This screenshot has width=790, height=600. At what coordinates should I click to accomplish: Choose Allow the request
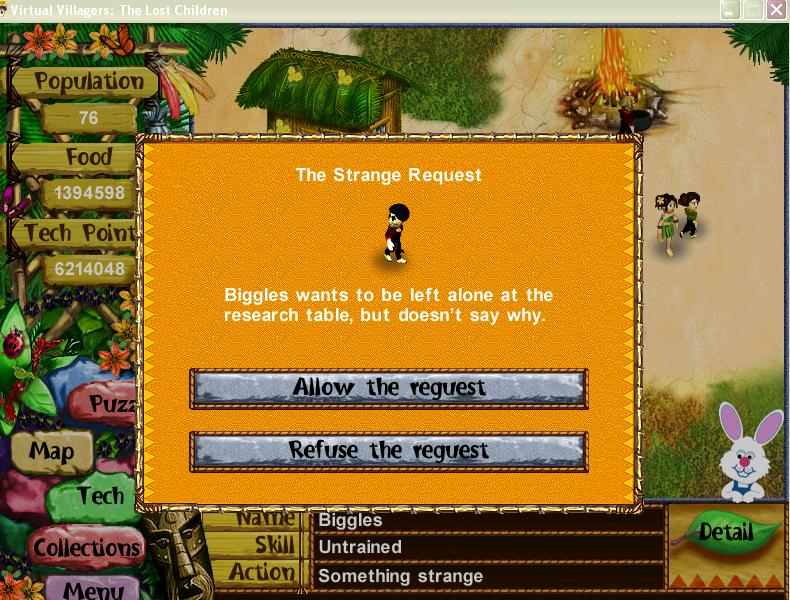(388, 388)
